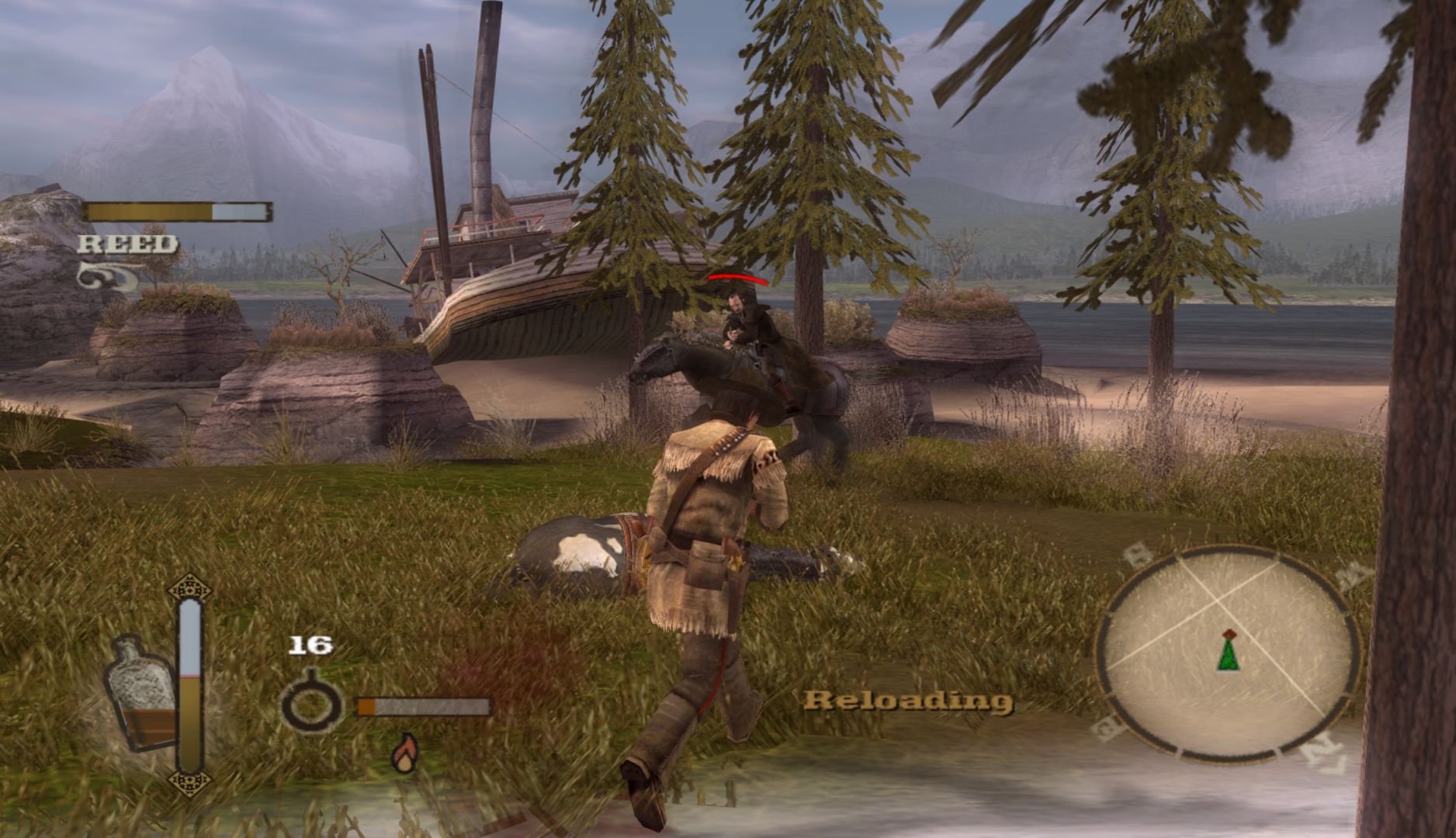Select the flame icon below the weapon
Screen dimensions: 1456x838
pyautogui.click(x=404, y=753)
